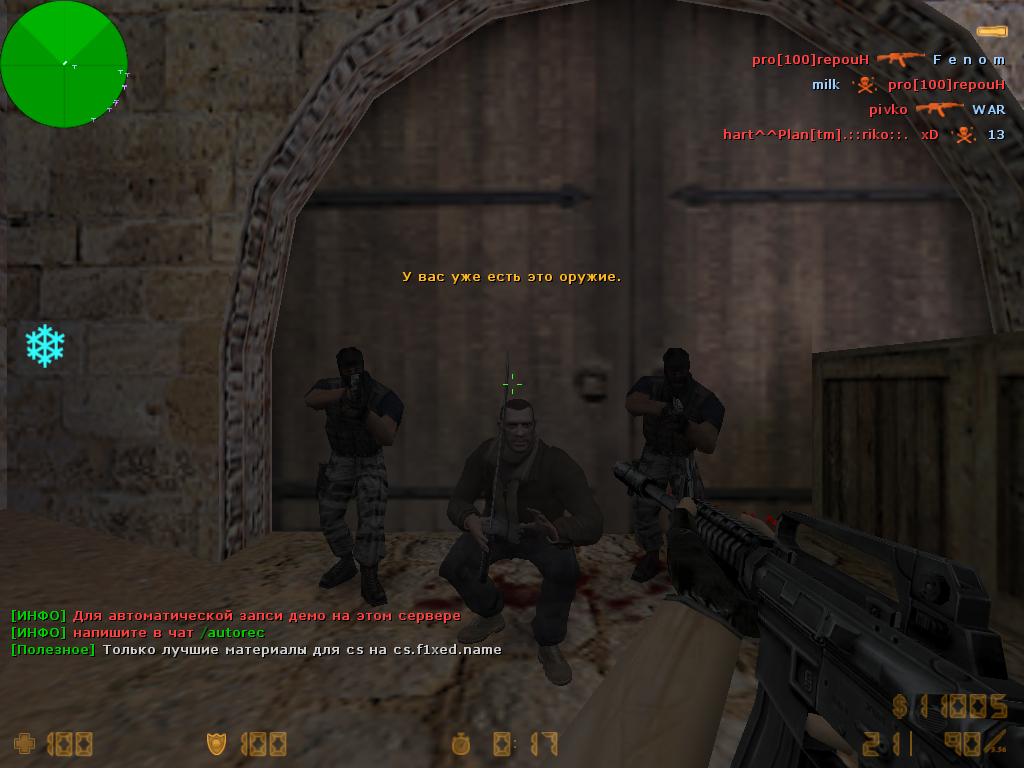Screen dimensions: 1024x768
Task: Select the round timer clock icon
Action: pyautogui.click(x=461, y=743)
